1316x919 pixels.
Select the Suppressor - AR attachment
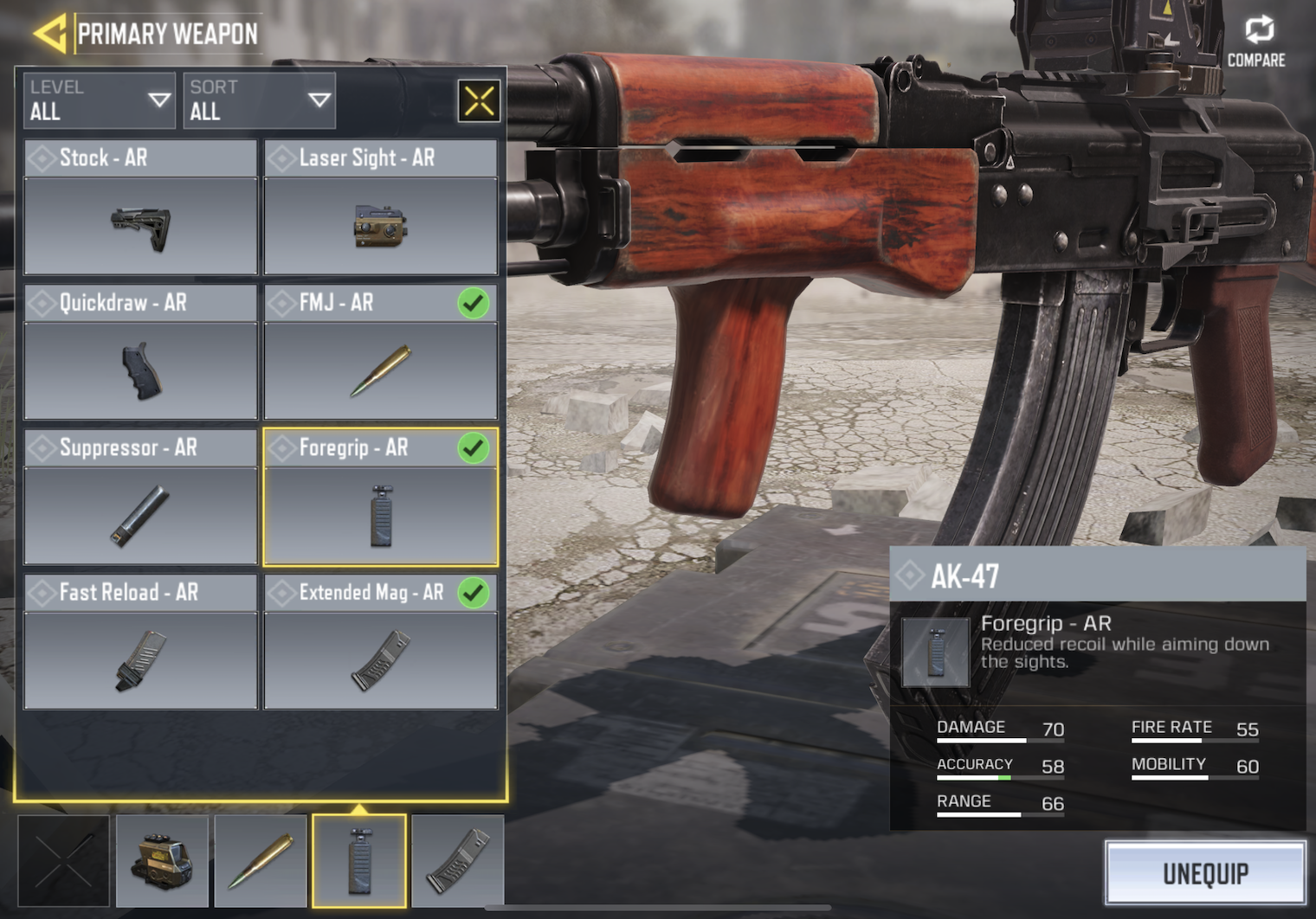(x=140, y=498)
